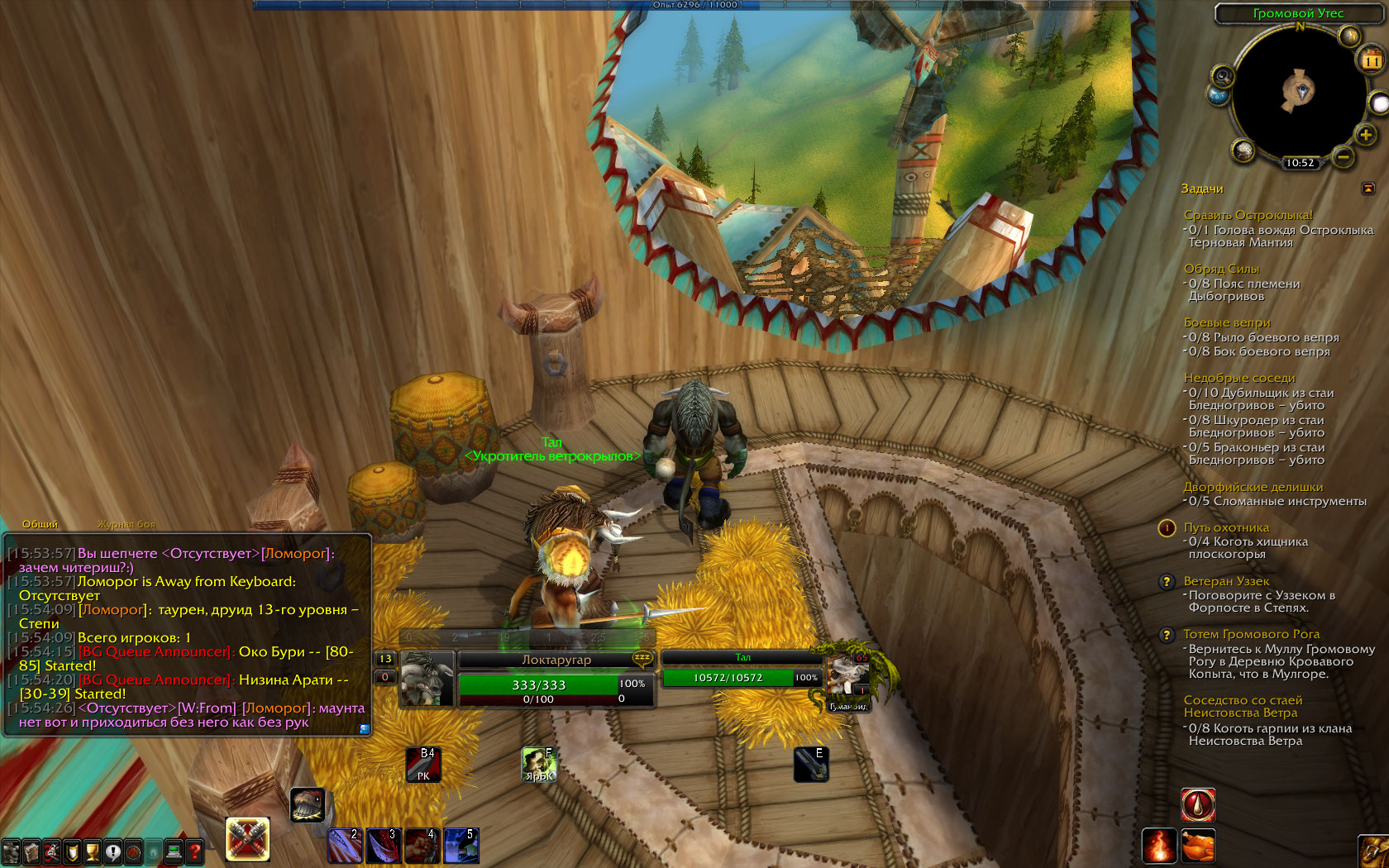The image size is (1389, 868).
Task: Click the Громовой Утес minimap
Action: pyautogui.click(x=1299, y=90)
